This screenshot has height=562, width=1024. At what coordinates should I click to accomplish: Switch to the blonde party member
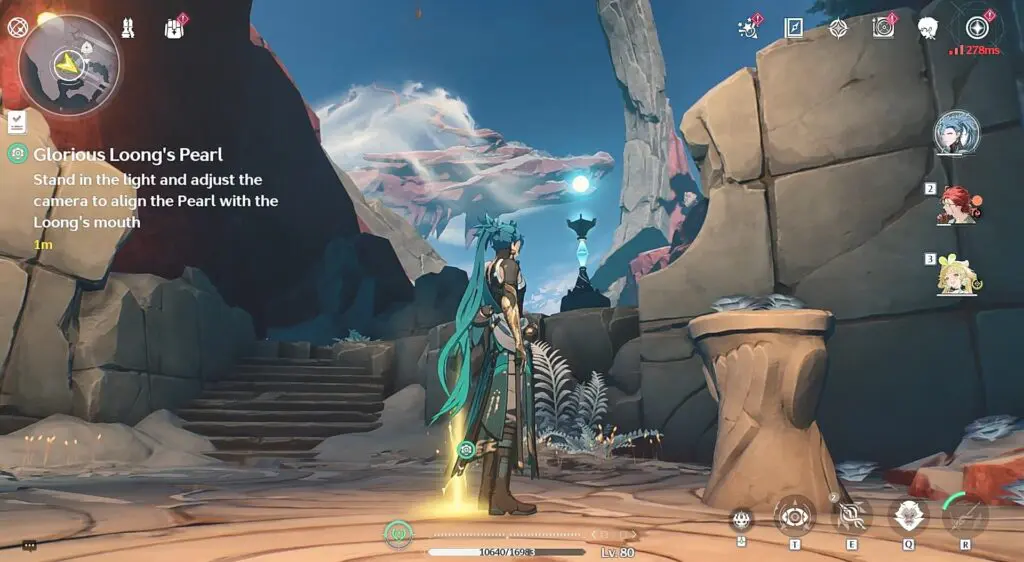point(957,275)
